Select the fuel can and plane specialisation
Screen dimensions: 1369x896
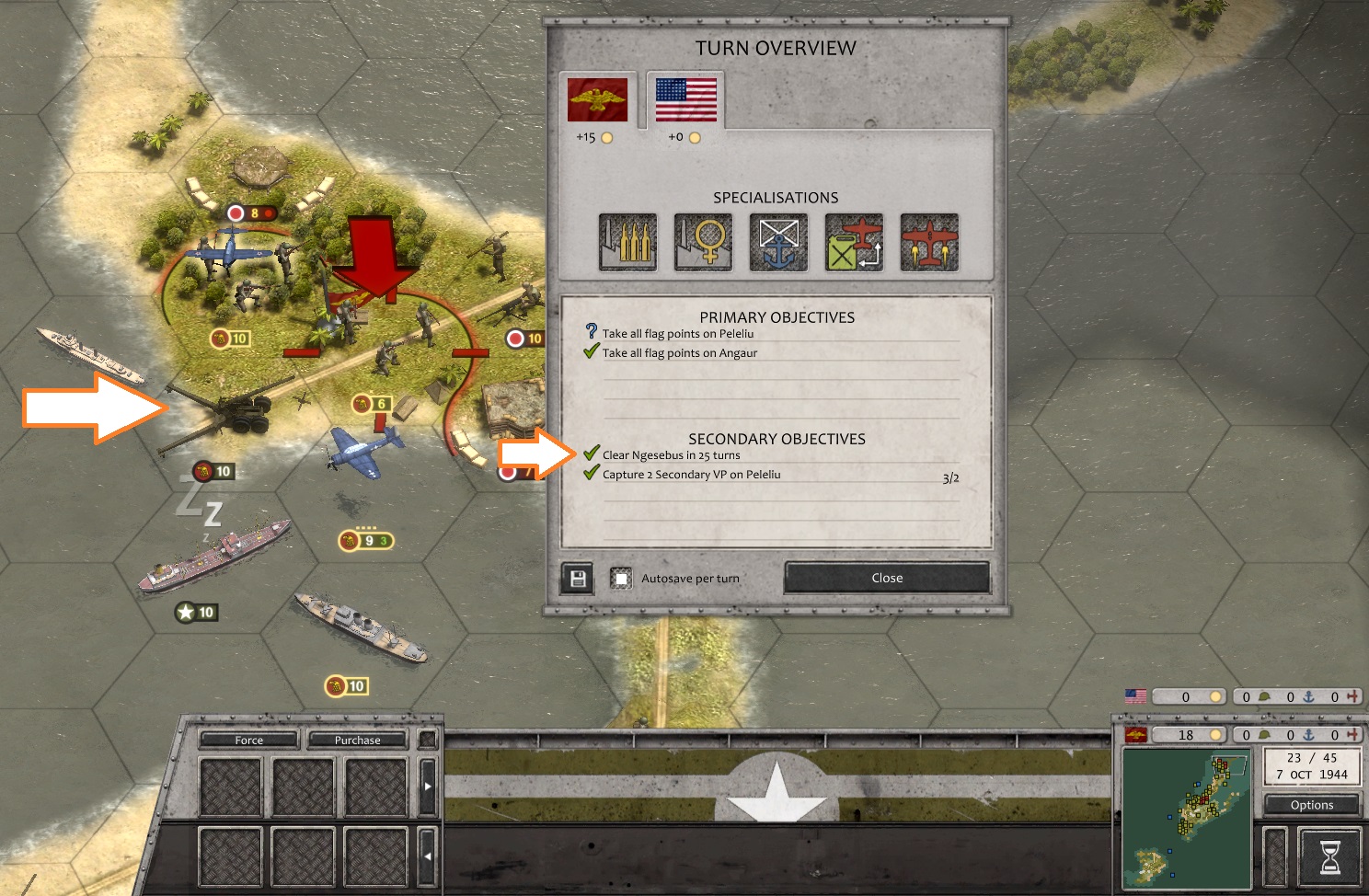[x=854, y=243]
